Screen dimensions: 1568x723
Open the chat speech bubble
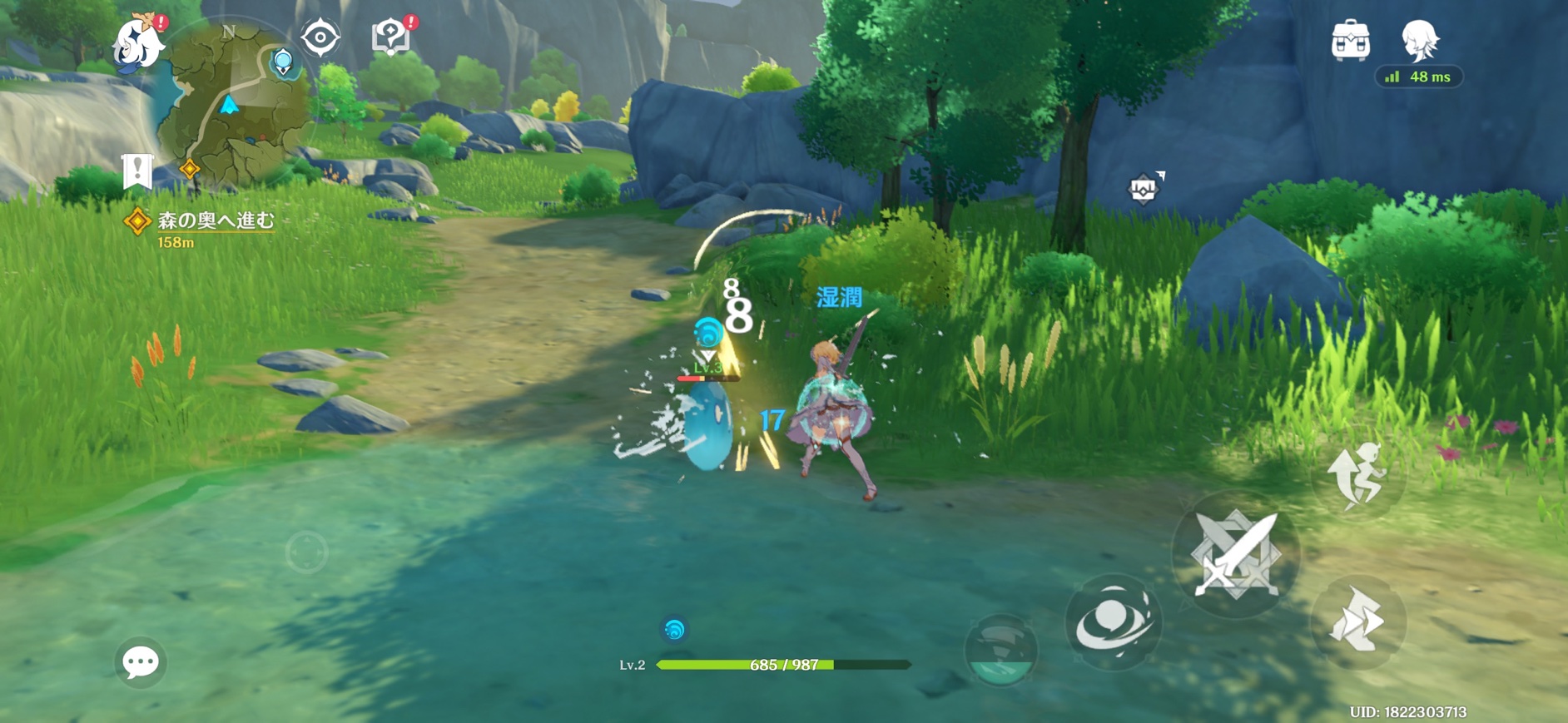[x=141, y=662]
